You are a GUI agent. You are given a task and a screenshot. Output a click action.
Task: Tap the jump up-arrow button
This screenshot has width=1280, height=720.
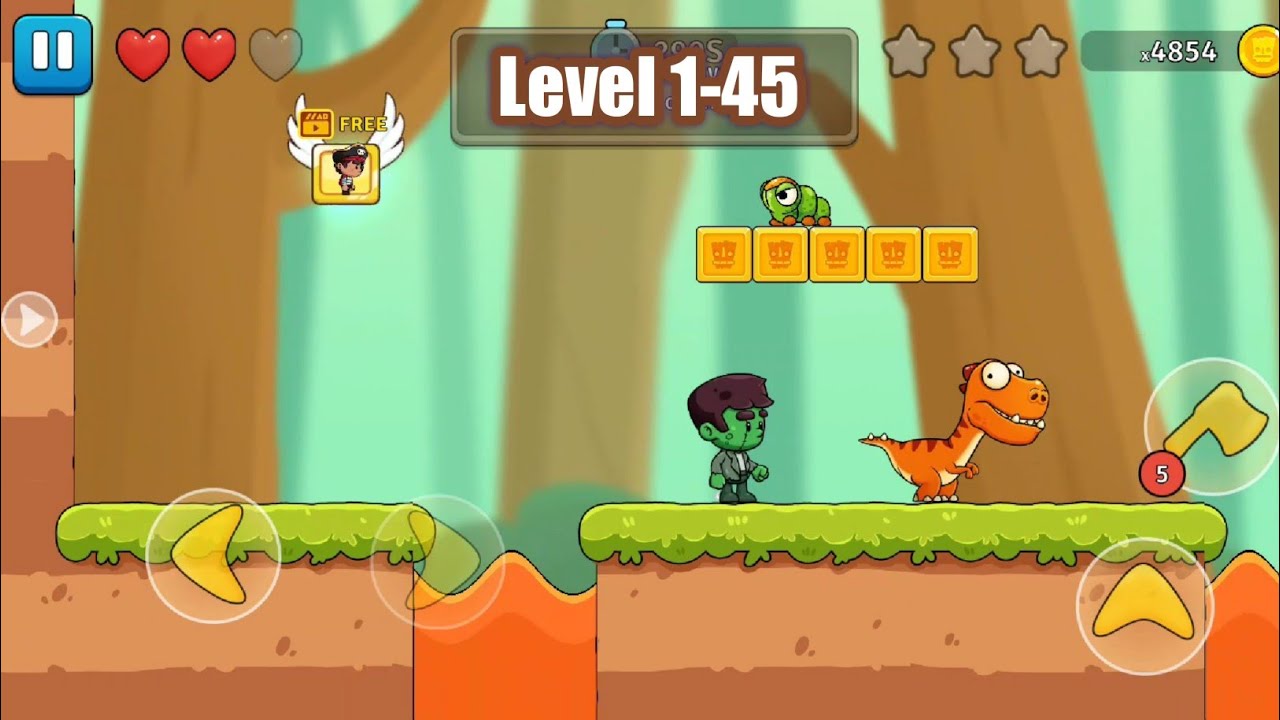coord(1144,606)
